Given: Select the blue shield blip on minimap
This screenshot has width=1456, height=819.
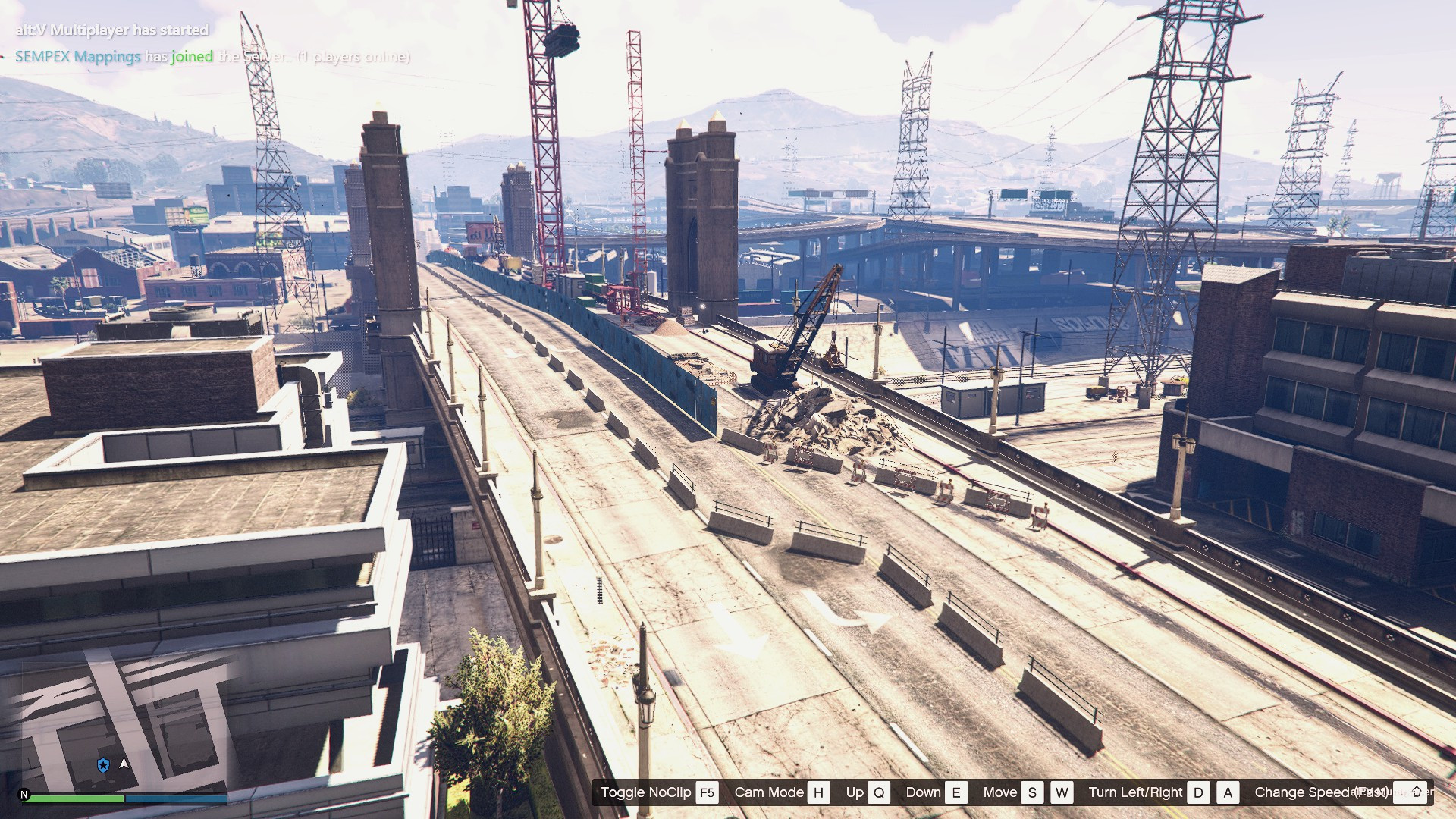Looking at the screenshot, I should pos(103,765).
